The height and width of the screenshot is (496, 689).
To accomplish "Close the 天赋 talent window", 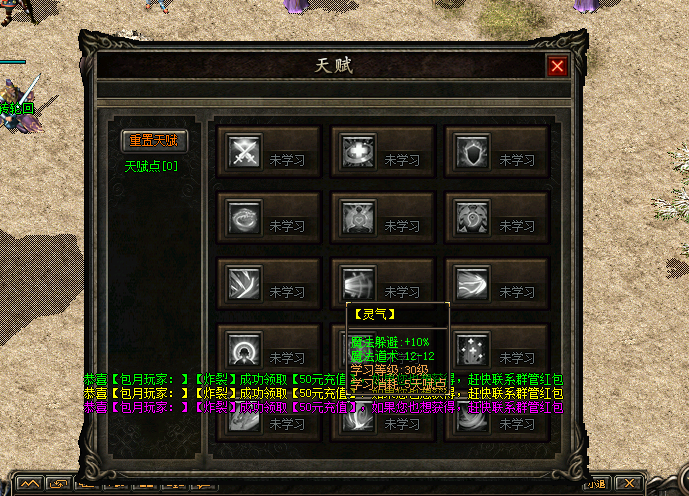I will [x=557, y=66].
